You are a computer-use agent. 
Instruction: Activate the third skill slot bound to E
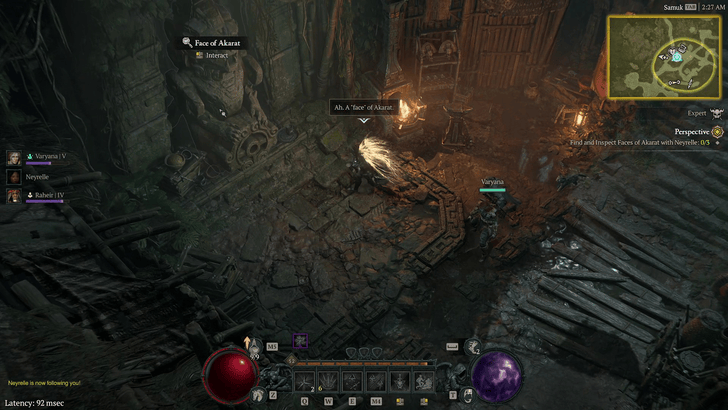[x=352, y=381]
